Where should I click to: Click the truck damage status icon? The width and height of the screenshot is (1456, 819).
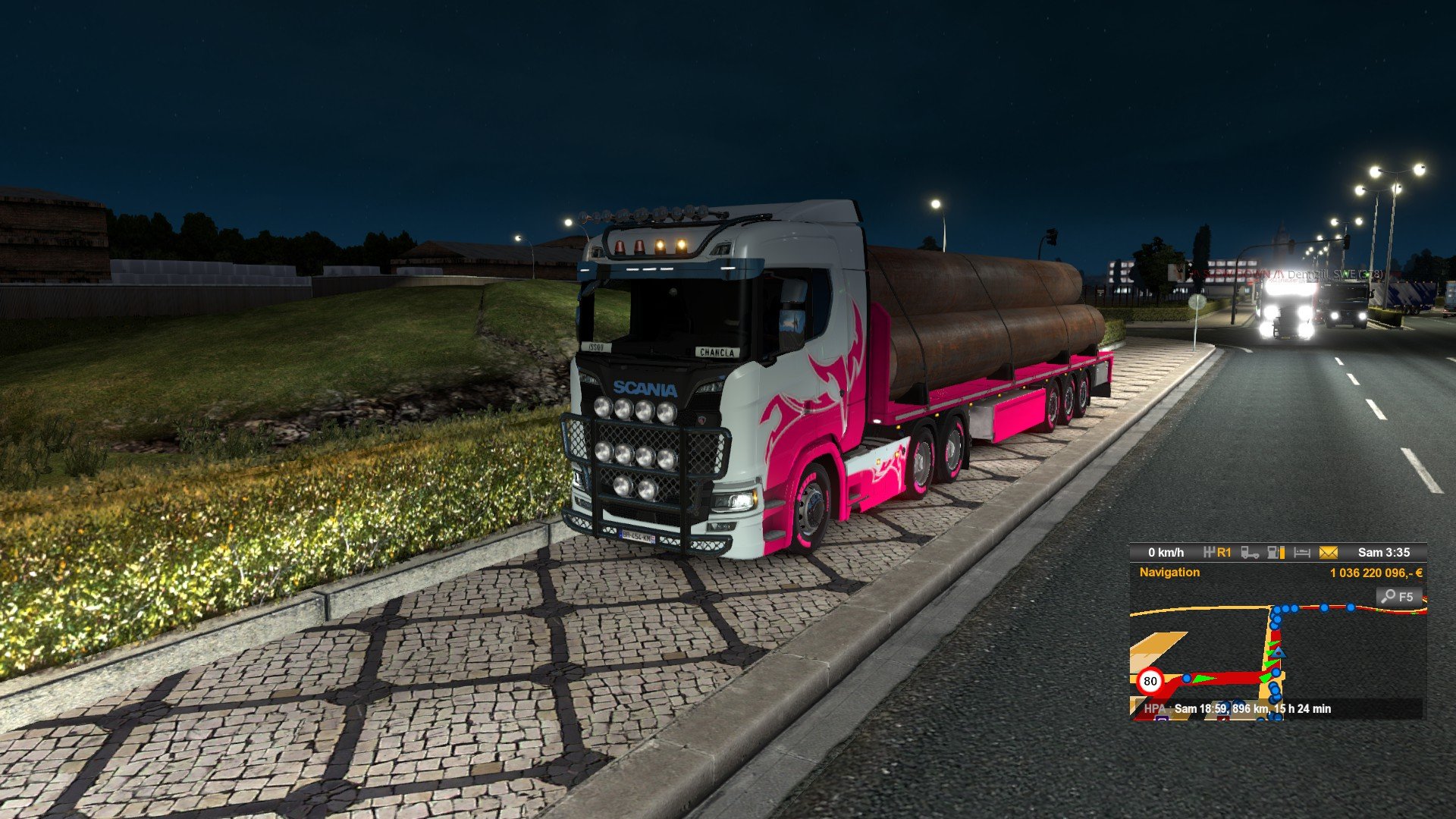pos(1250,553)
